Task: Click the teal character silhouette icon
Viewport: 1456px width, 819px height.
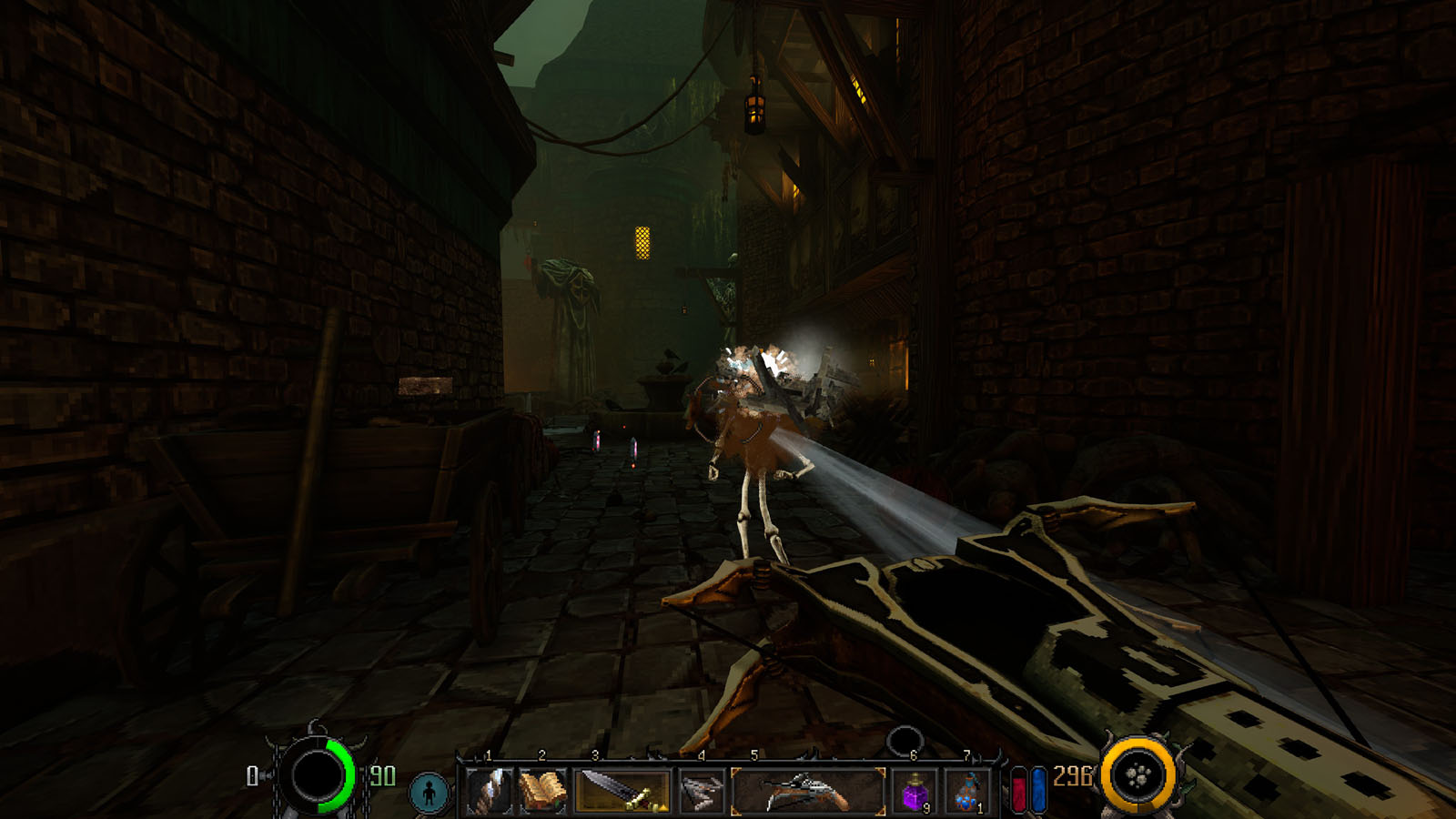Action: click(430, 792)
